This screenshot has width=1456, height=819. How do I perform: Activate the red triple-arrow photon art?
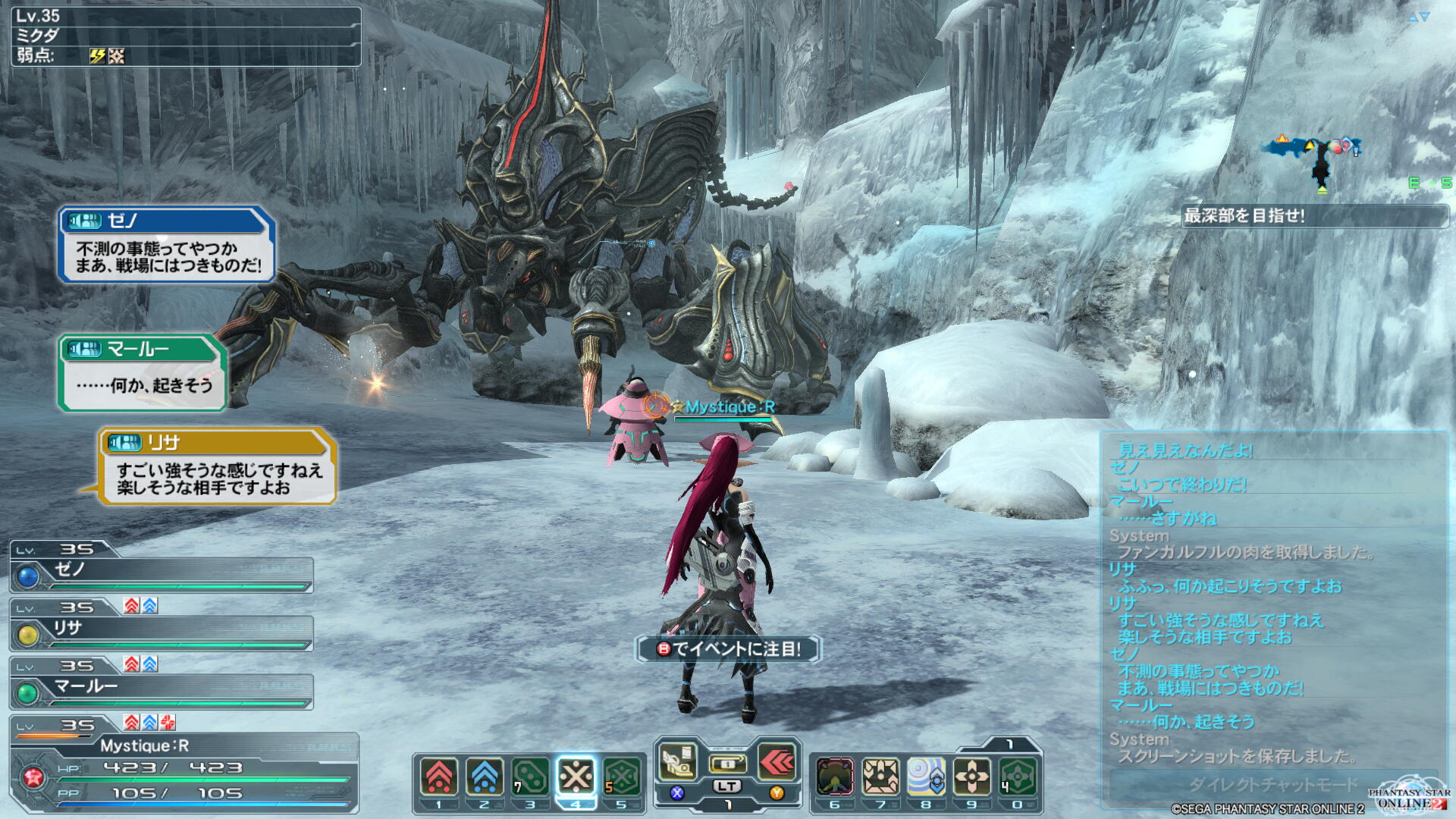[777, 762]
